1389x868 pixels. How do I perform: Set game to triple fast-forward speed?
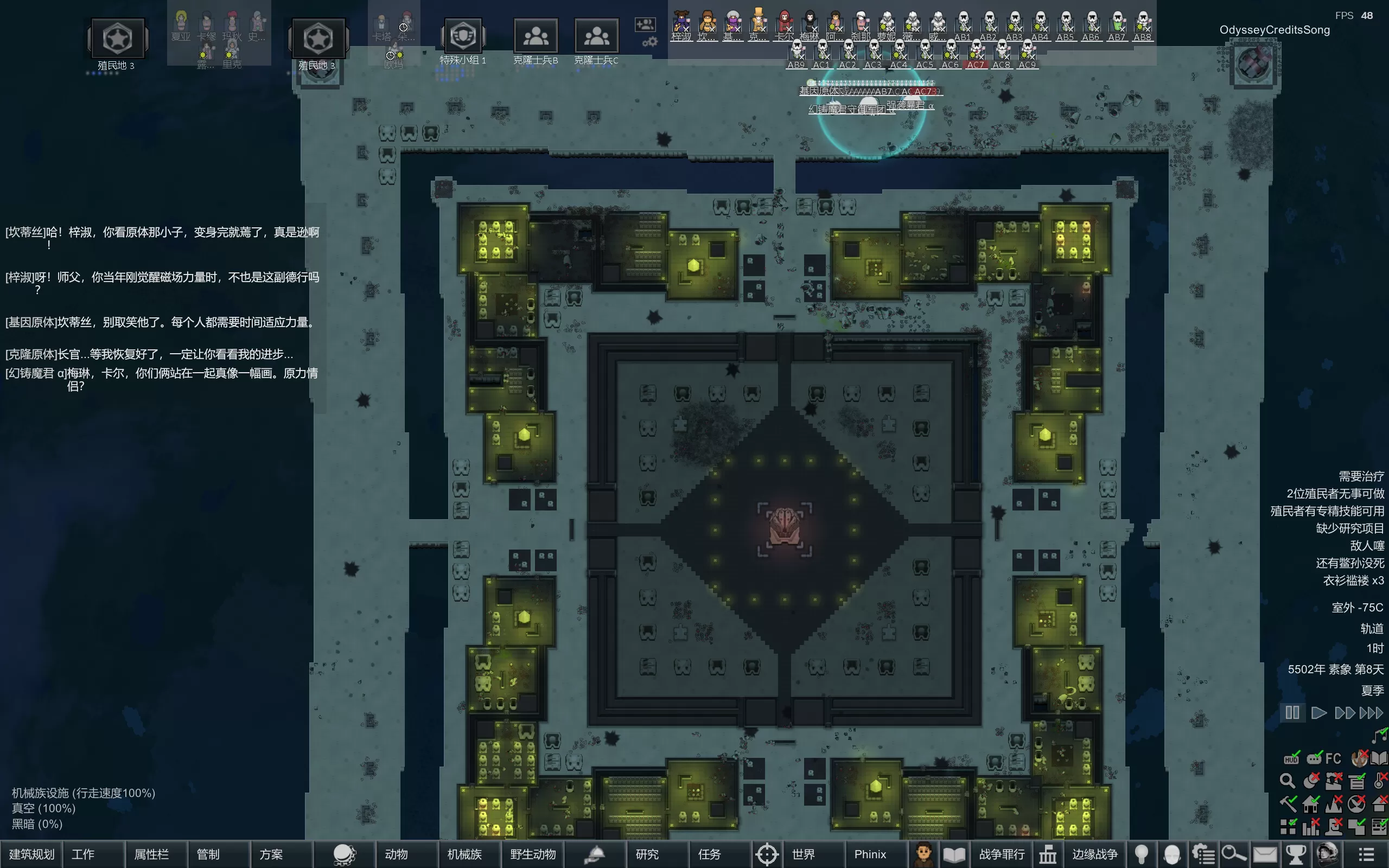[x=1372, y=713]
